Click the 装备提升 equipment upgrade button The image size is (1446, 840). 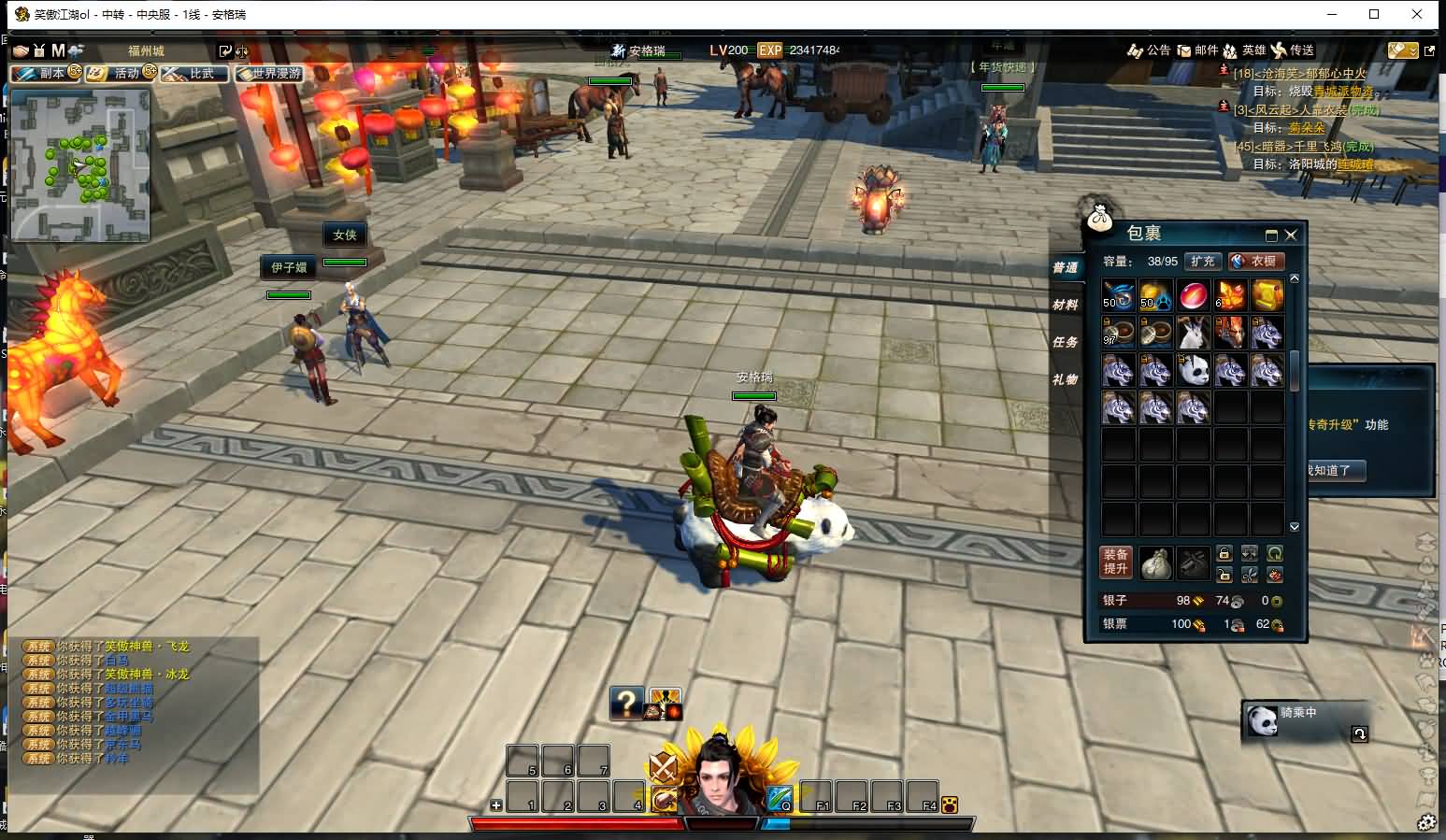[1116, 562]
